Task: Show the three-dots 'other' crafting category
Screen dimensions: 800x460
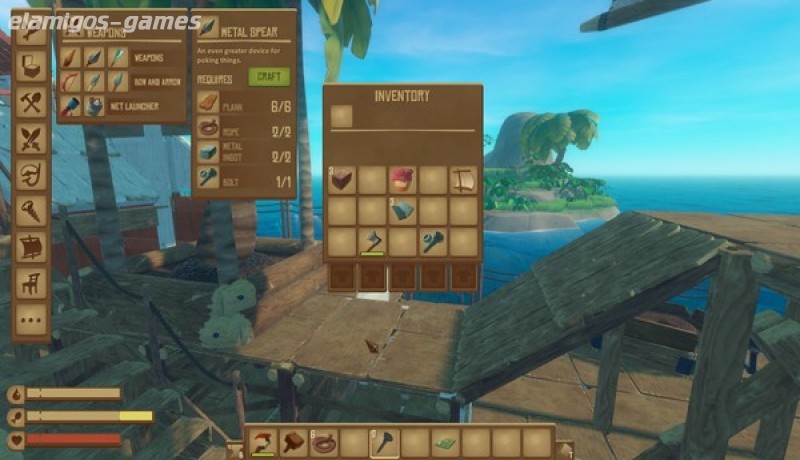Action: (x=32, y=320)
